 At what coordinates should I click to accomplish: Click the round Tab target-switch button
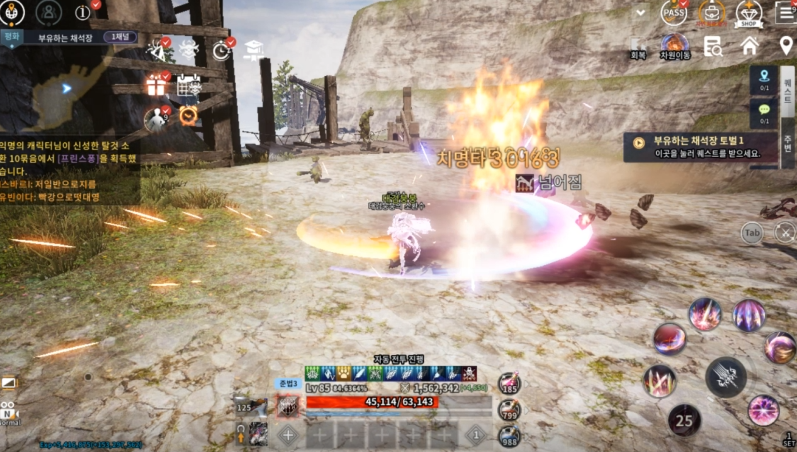click(x=754, y=233)
